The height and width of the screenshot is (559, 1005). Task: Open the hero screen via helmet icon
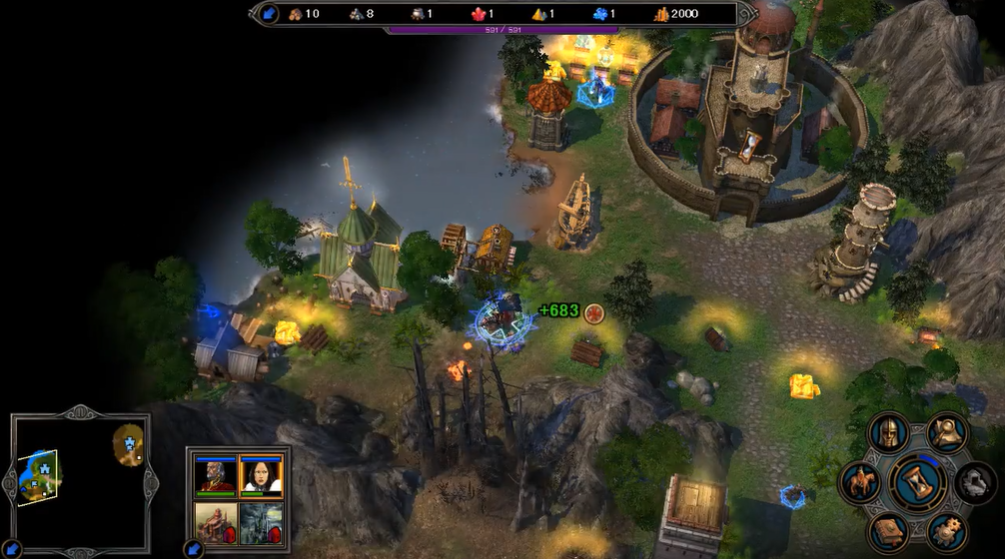tap(887, 434)
